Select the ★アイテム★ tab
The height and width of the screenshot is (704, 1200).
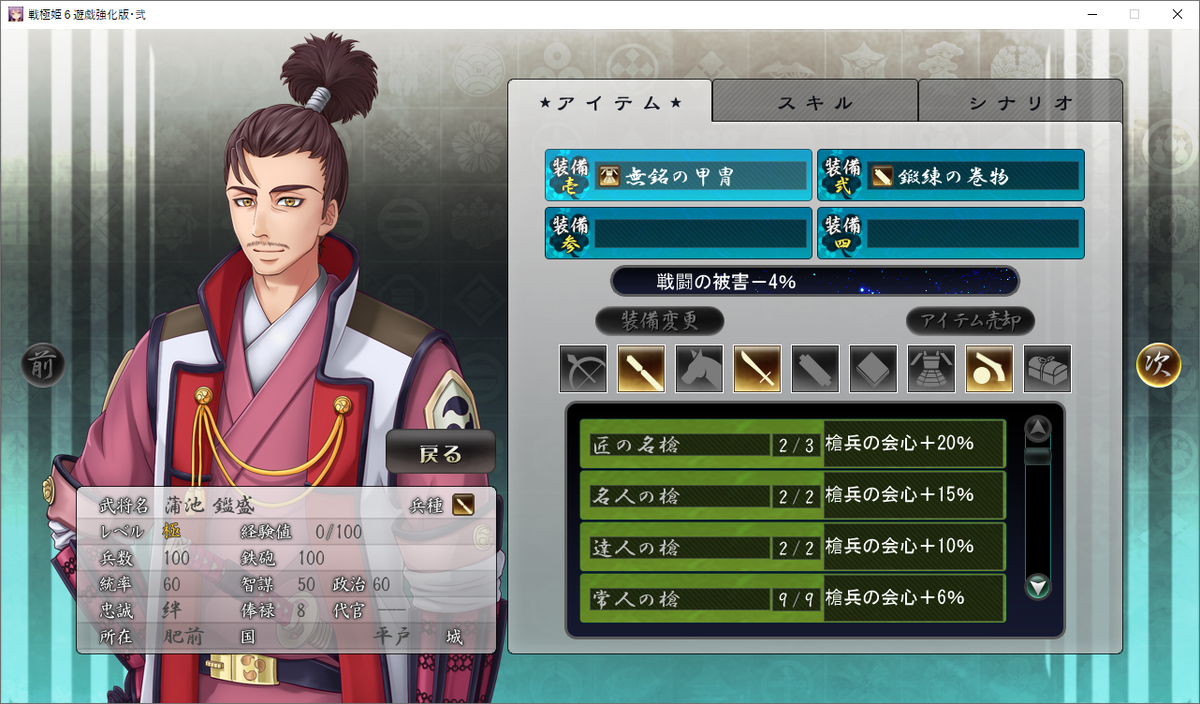click(610, 102)
